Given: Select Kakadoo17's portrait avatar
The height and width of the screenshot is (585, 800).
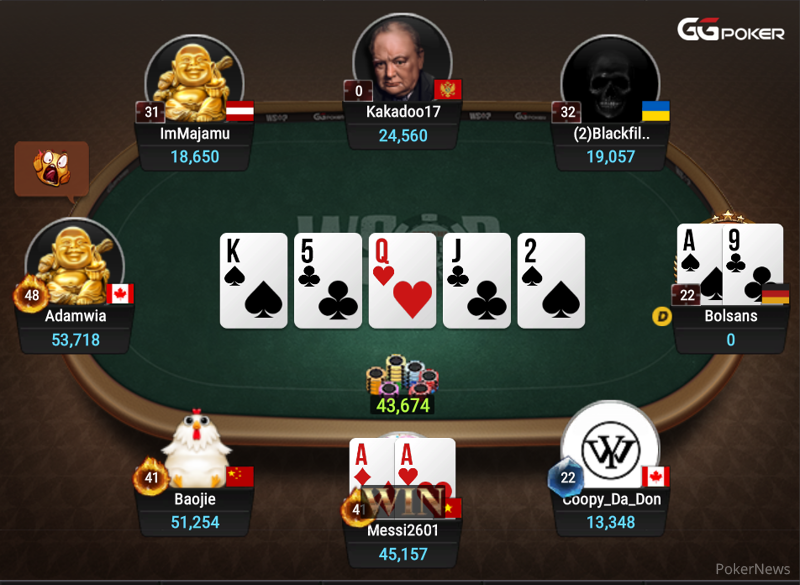Looking at the screenshot, I should click(x=402, y=58).
